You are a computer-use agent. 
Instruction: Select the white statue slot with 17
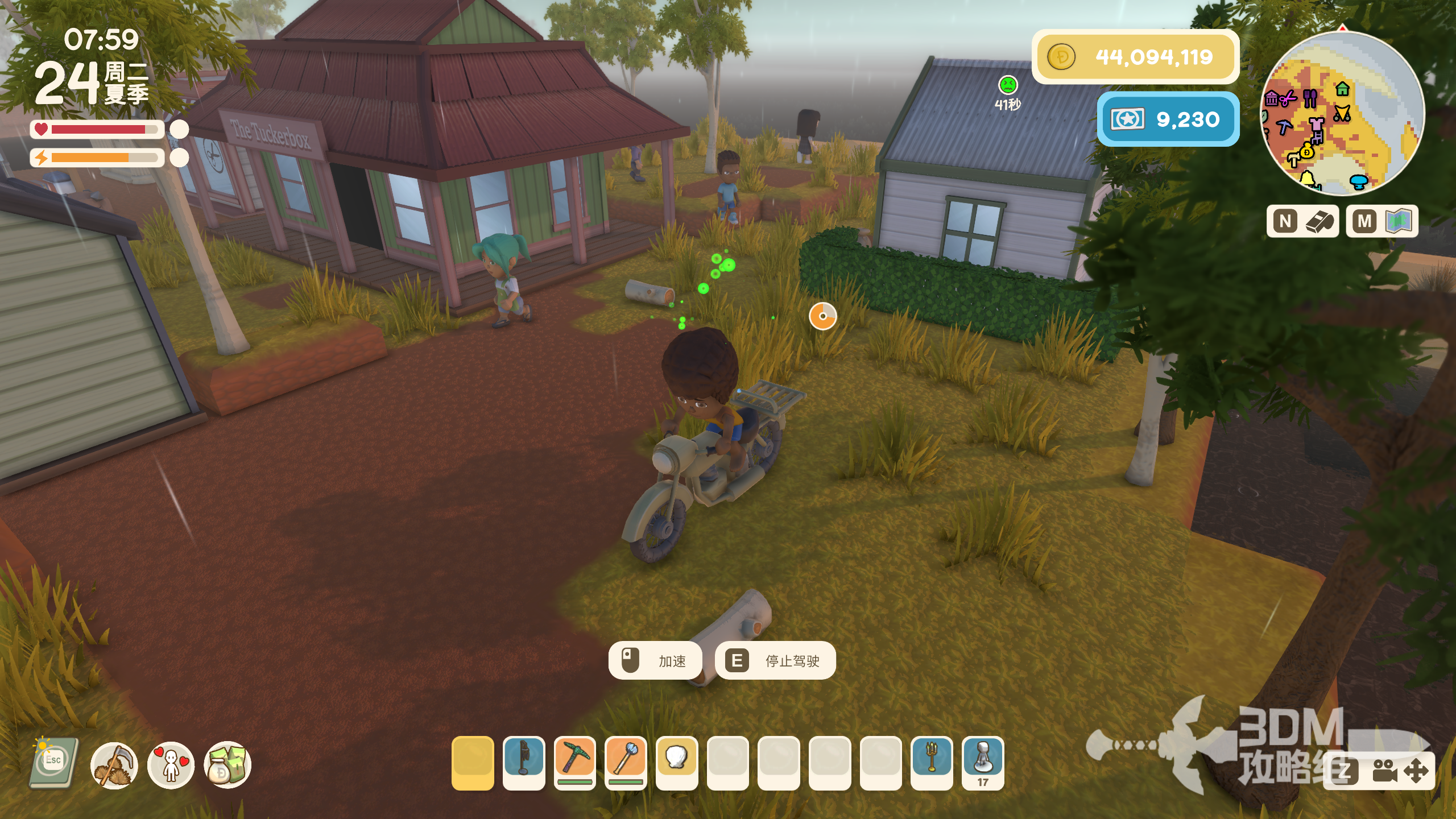(983, 759)
